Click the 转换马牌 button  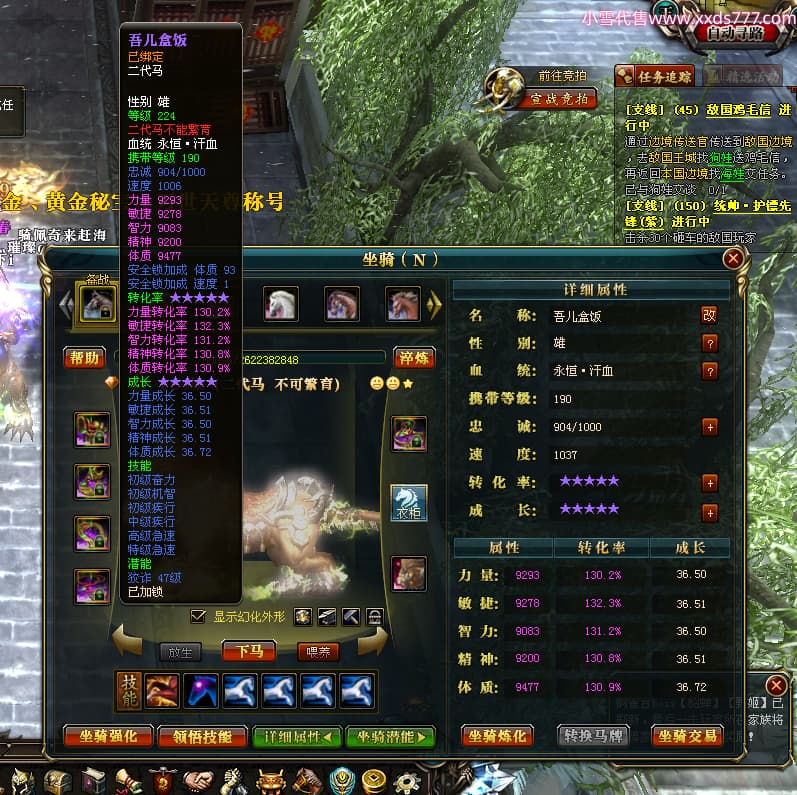click(x=593, y=737)
